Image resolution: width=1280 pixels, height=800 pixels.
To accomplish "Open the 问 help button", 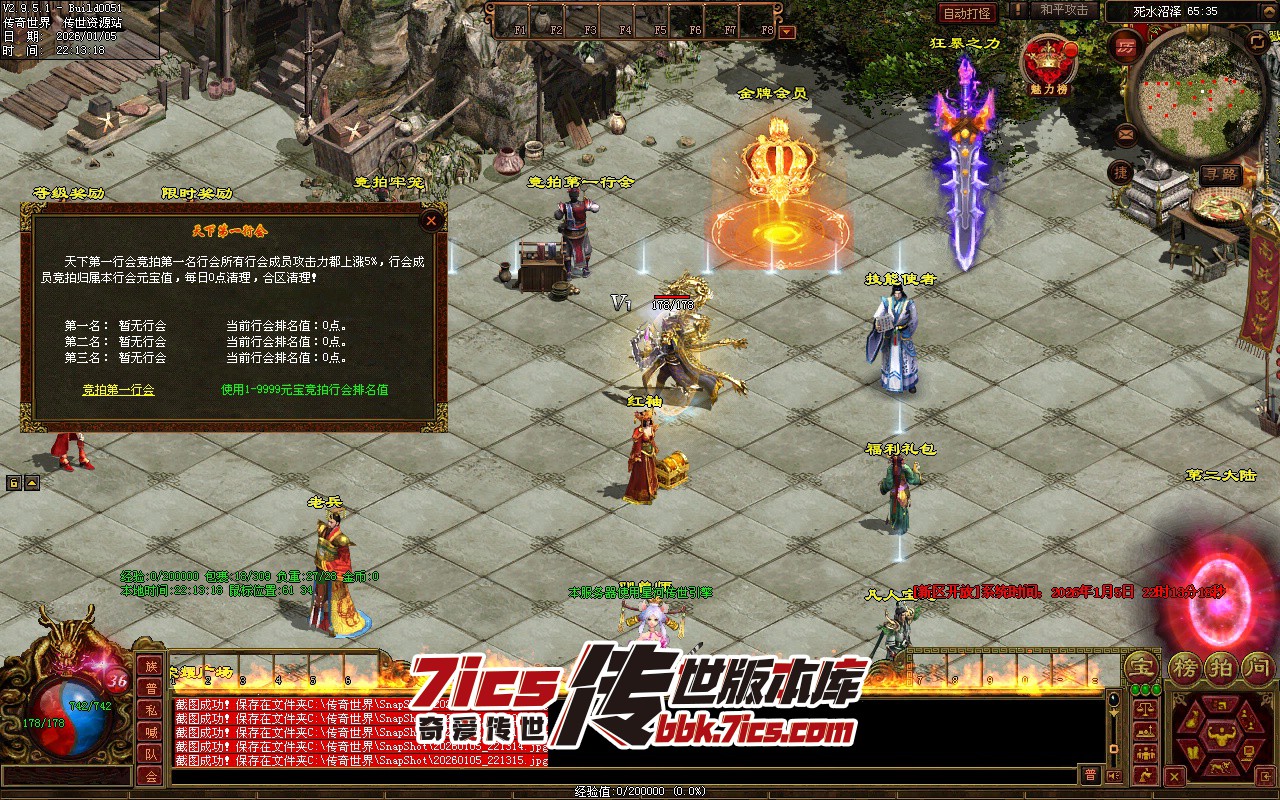I will pyautogui.click(x=1256, y=666).
